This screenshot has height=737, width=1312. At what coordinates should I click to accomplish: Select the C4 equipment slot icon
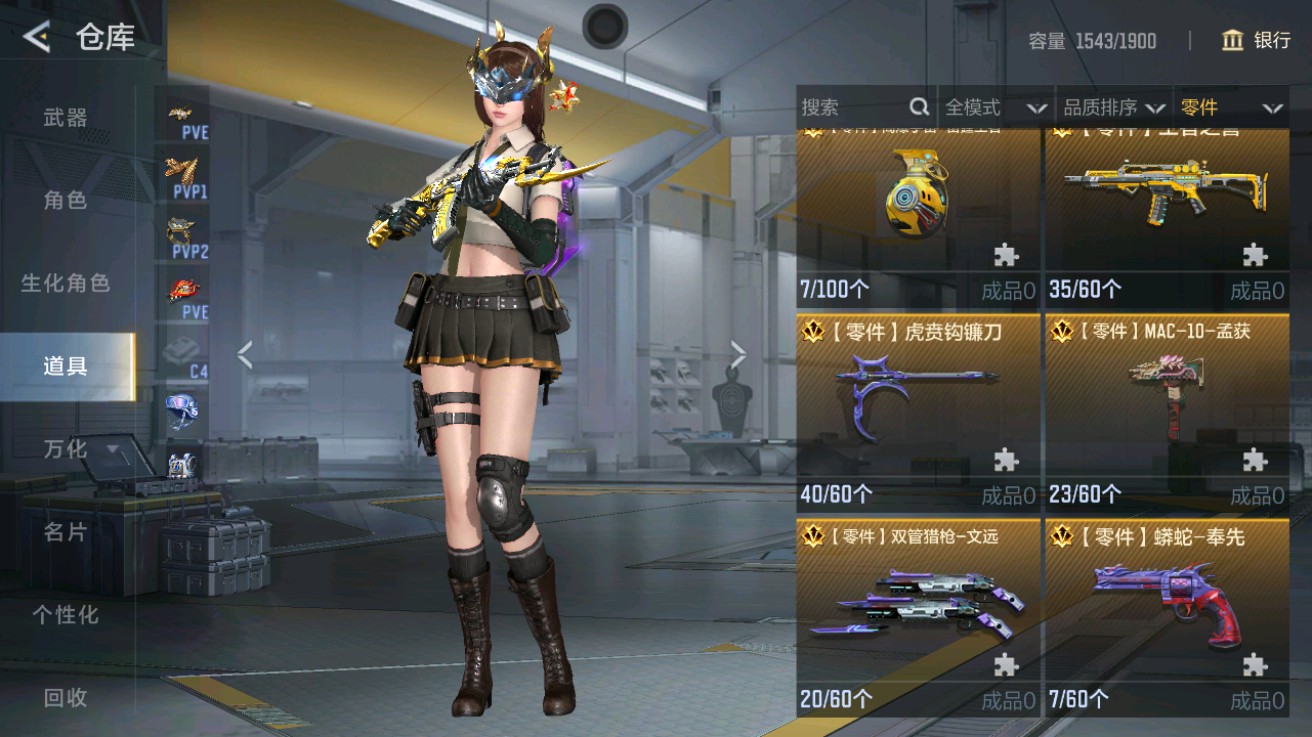182,350
